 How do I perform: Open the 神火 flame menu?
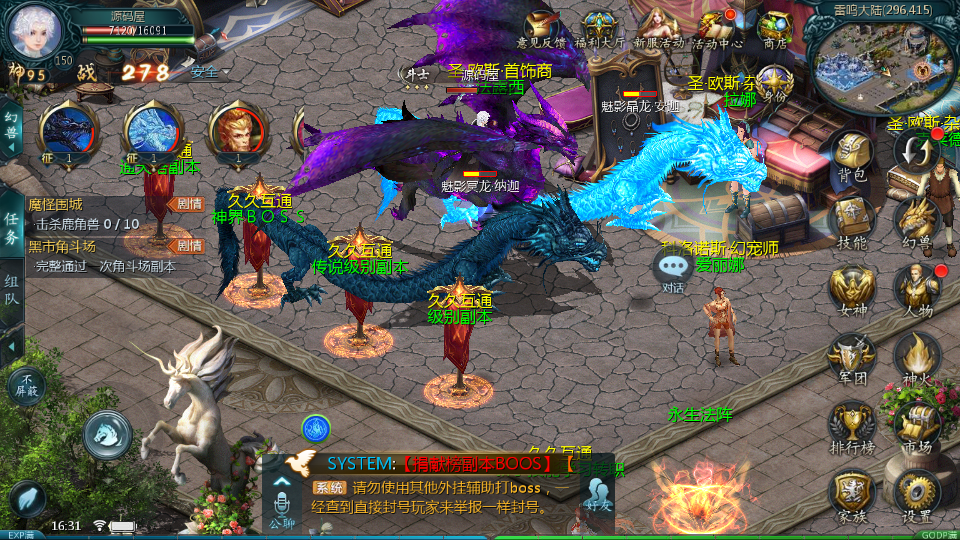coord(915,357)
